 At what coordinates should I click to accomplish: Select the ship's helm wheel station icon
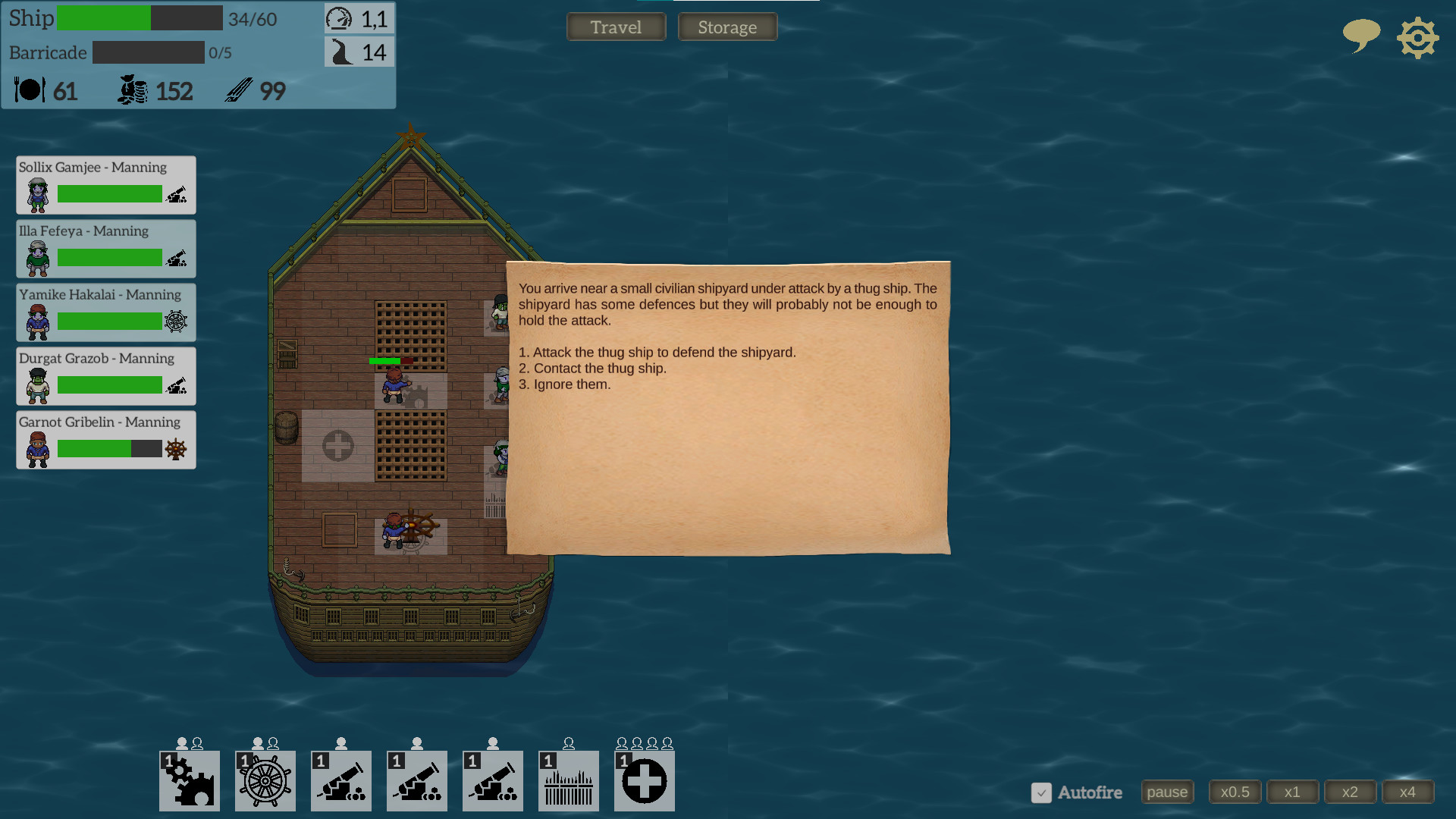click(265, 781)
